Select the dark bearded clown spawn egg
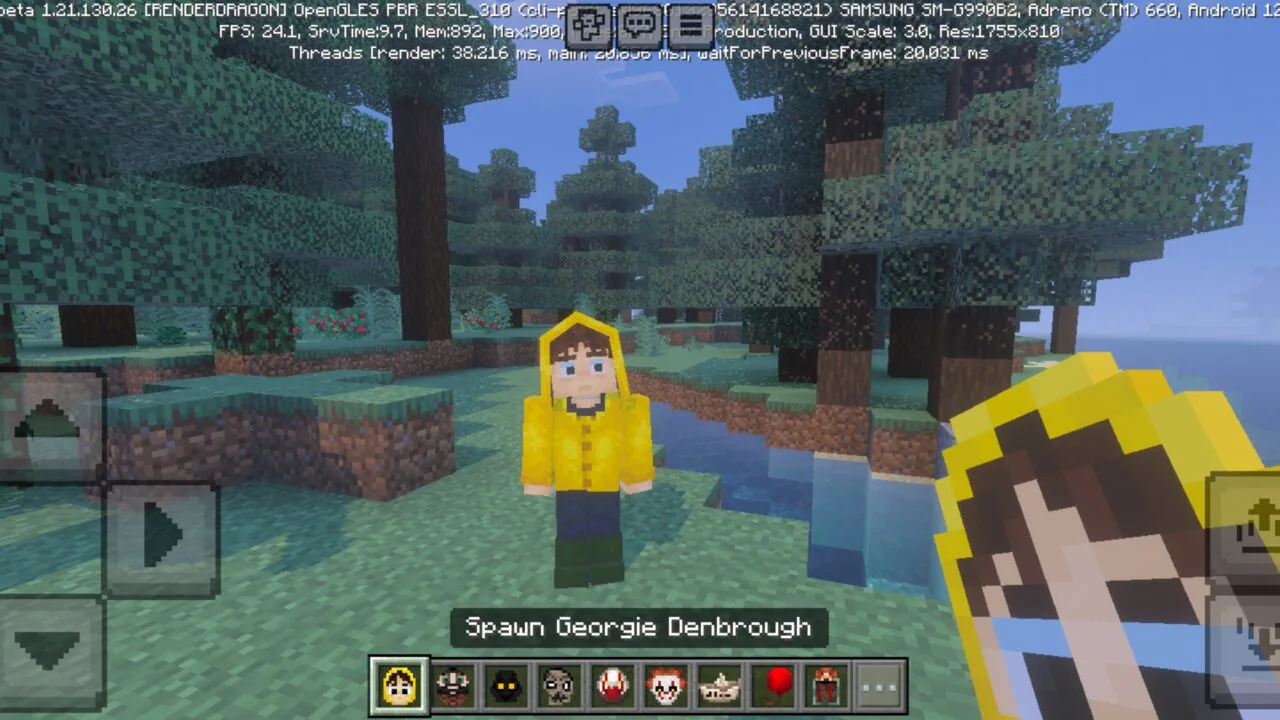 [453, 684]
